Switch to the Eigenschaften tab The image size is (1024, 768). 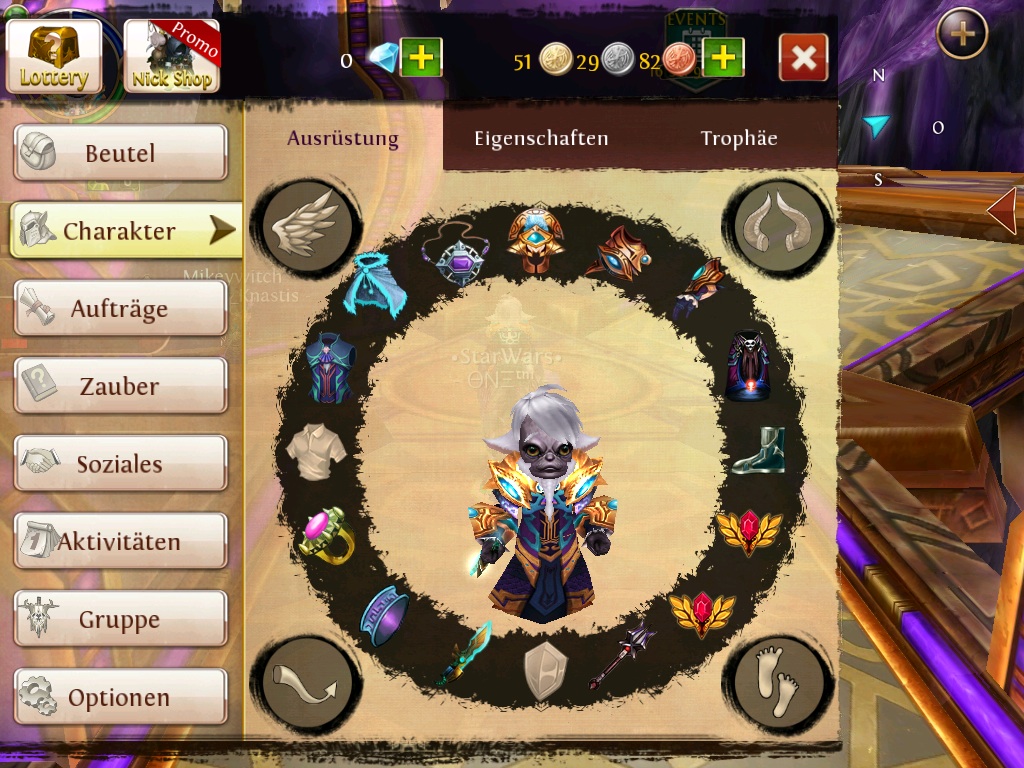click(541, 139)
